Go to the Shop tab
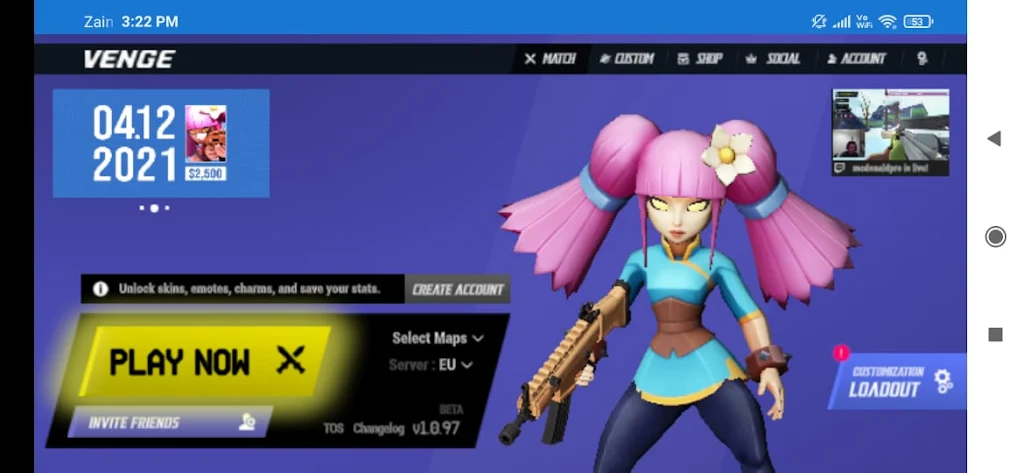Image resolution: width=1024 pixels, height=473 pixels. [699, 59]
